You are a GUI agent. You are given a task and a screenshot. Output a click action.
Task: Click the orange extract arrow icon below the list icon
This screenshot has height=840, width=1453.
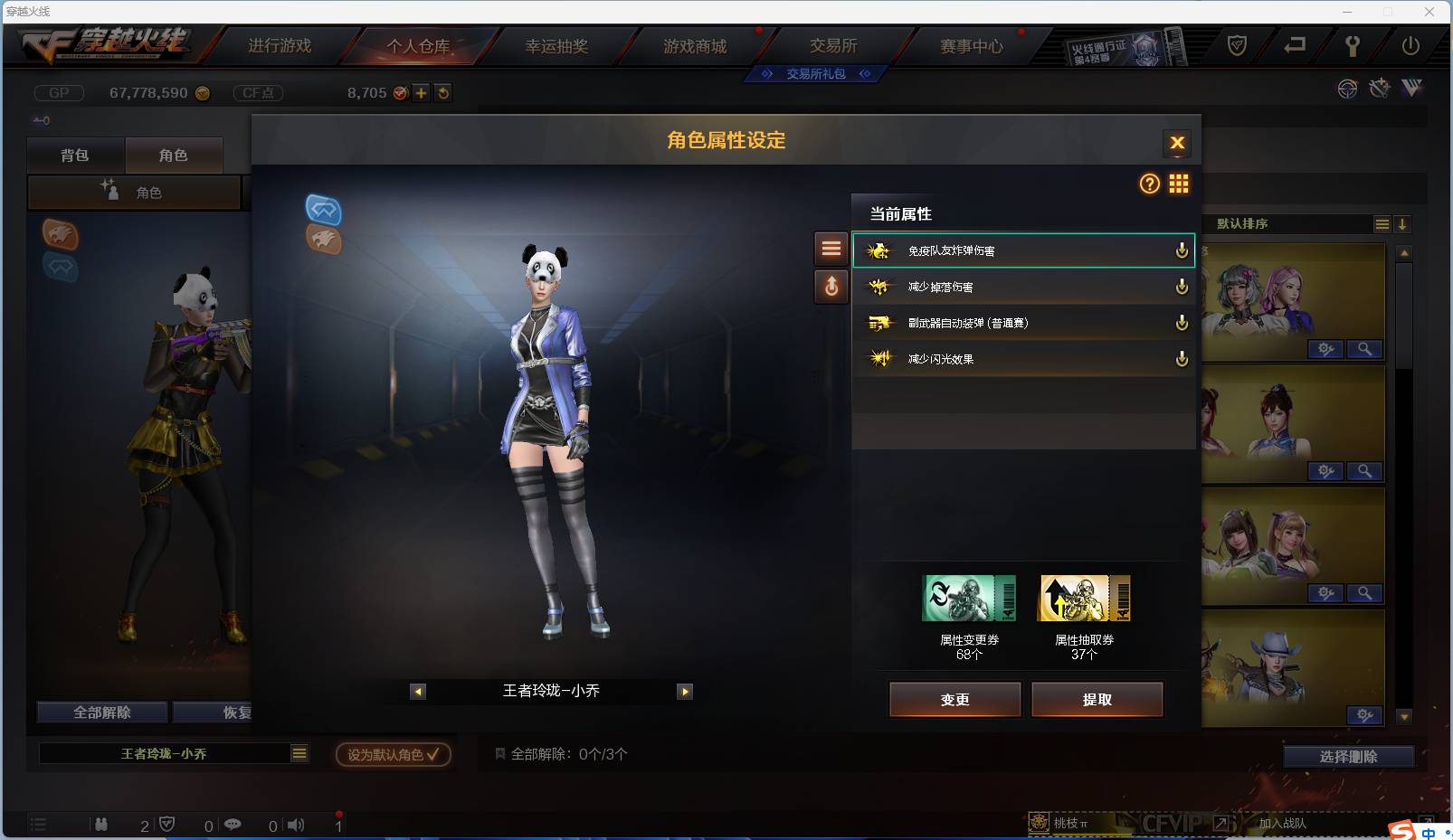tap(832, 287)
